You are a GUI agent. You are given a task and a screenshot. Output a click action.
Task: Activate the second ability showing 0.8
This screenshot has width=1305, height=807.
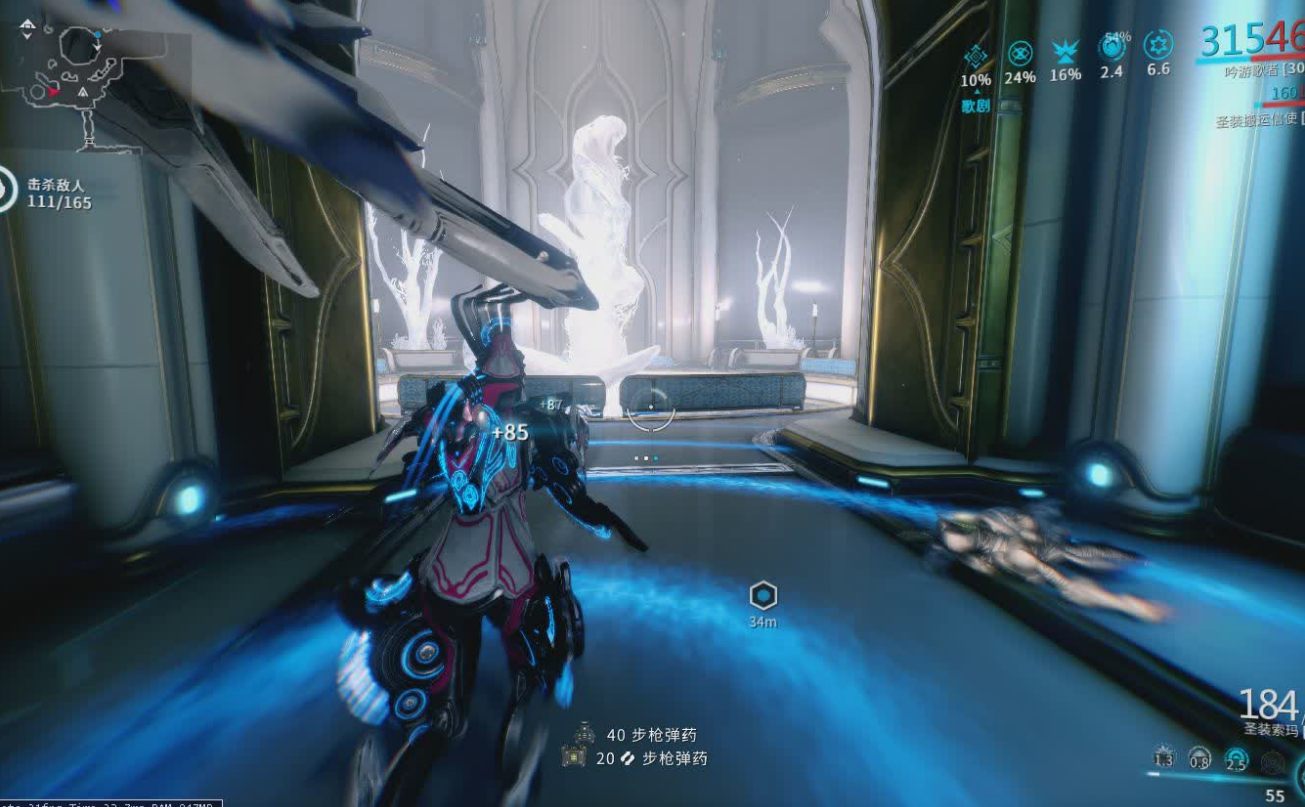click(x=1200, y=759)
